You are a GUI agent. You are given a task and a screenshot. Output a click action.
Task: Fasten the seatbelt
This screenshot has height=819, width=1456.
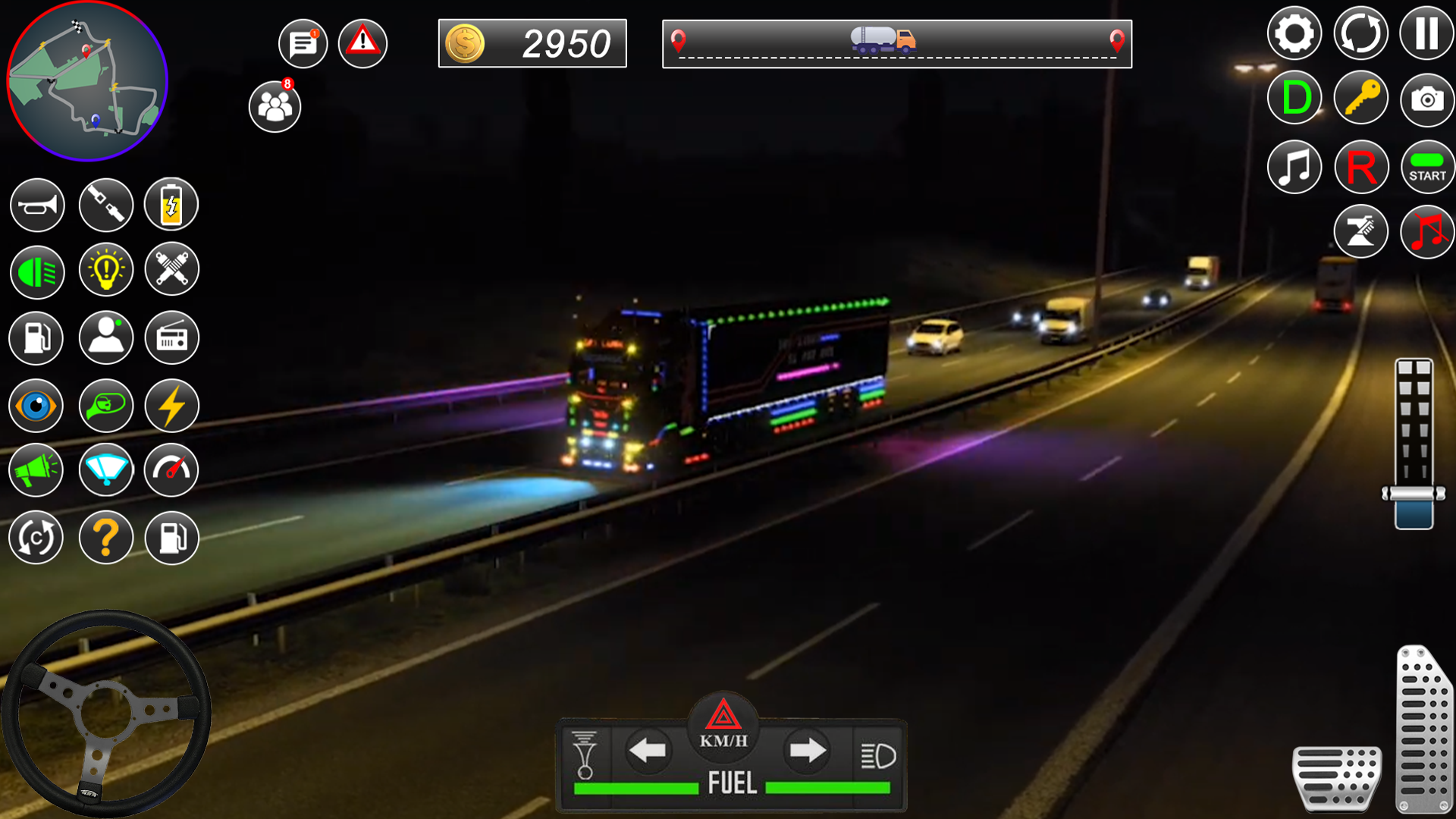106,205
